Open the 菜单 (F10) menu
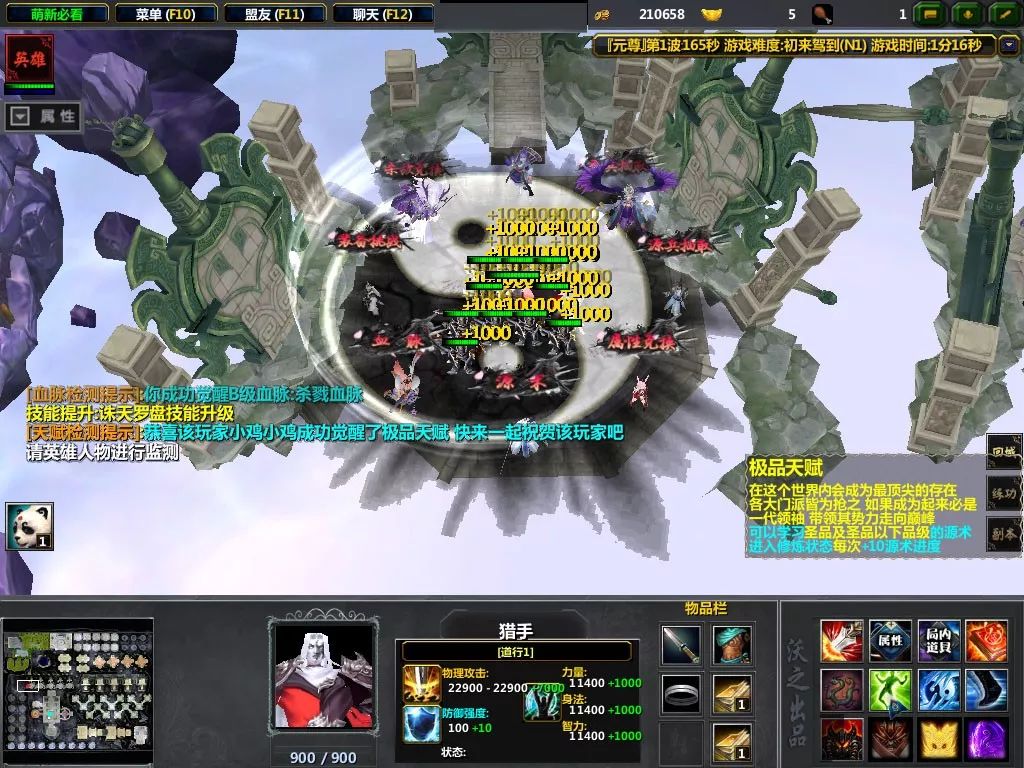Image resolution: width=1024 pixels, height=768 pixels. pyautogui.click(x=165, y=14)
